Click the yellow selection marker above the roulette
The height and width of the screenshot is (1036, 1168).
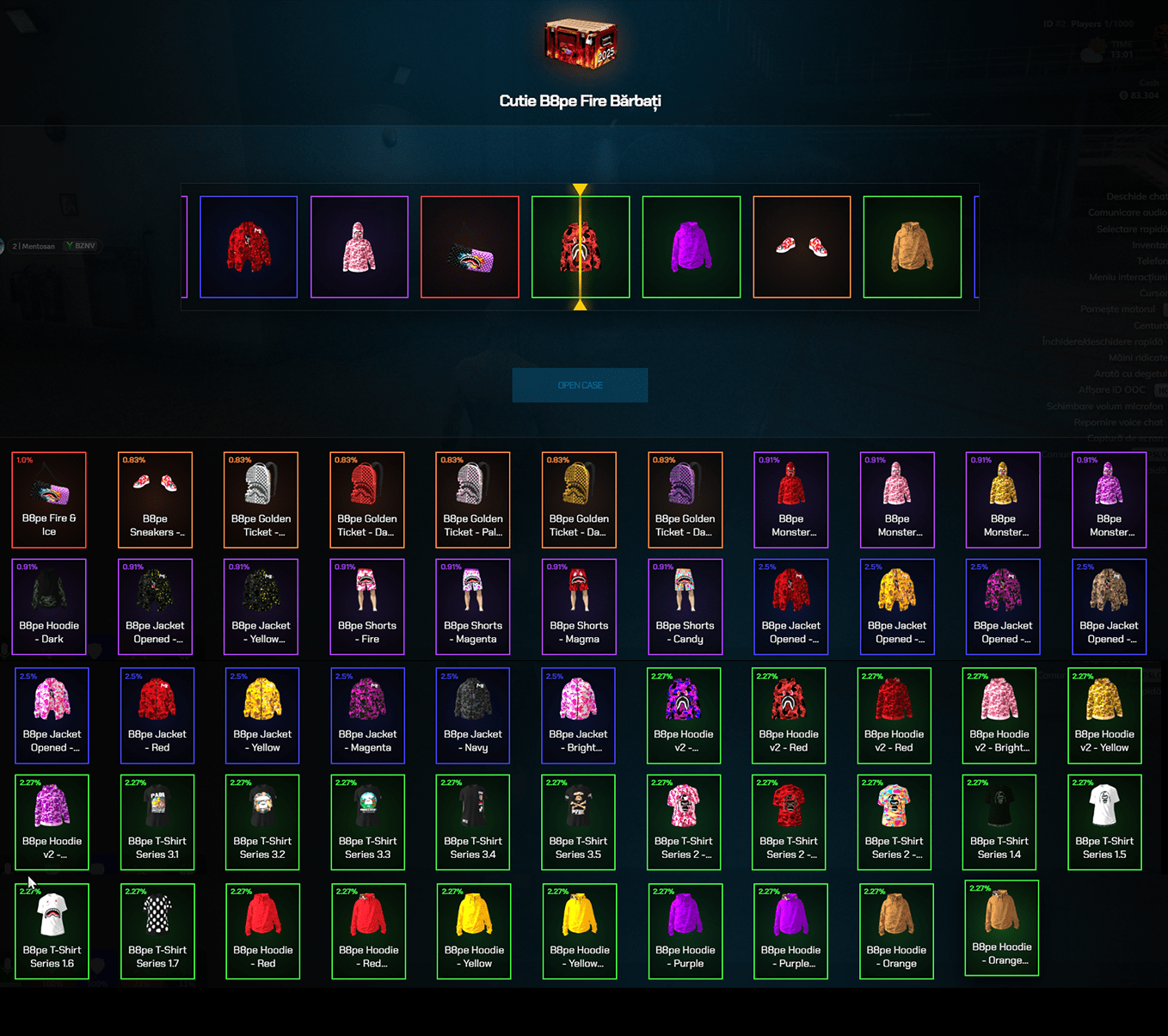(580, 187)
